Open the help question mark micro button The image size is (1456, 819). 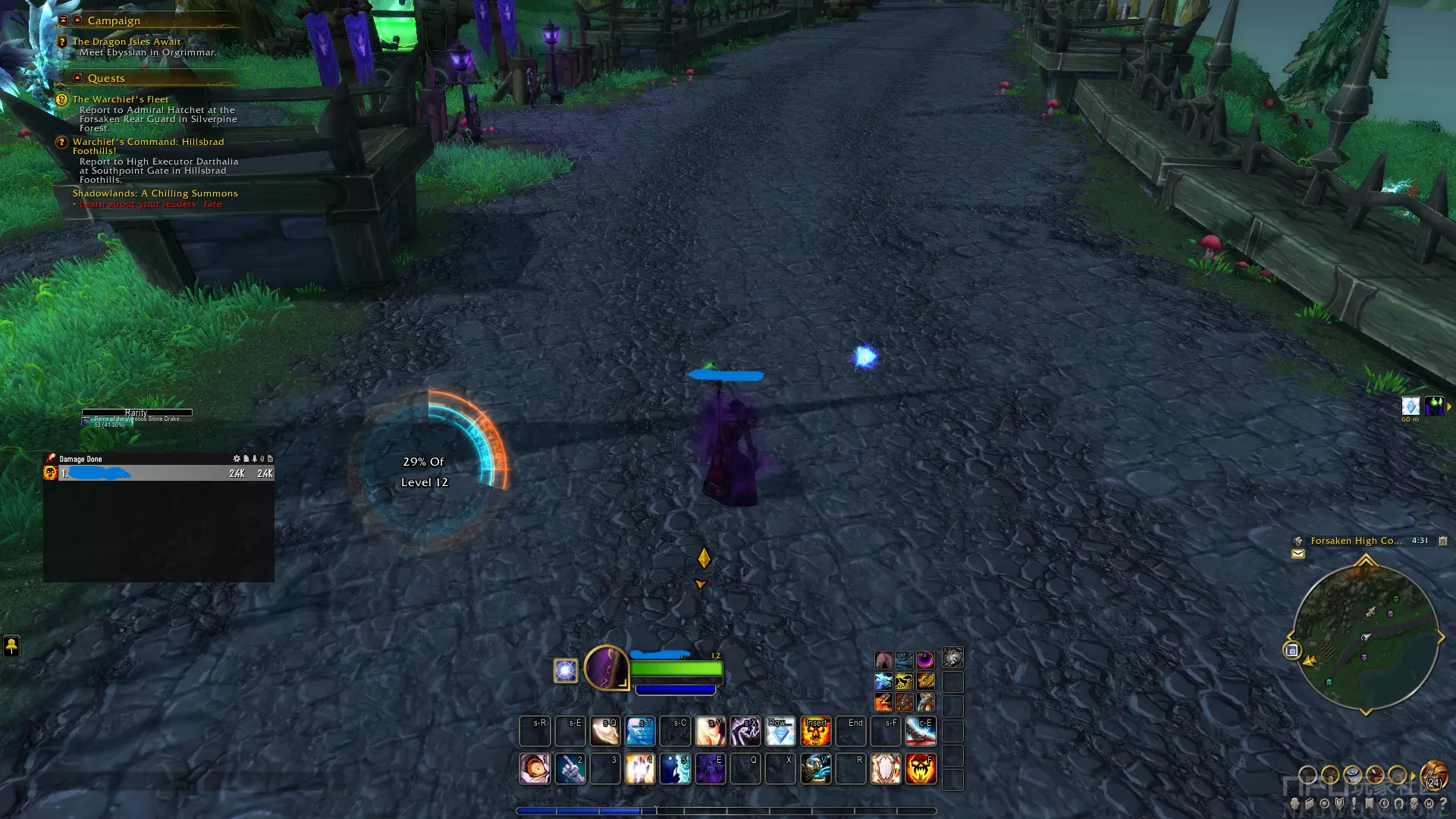pyautogui.click(x=1443, y=803)
